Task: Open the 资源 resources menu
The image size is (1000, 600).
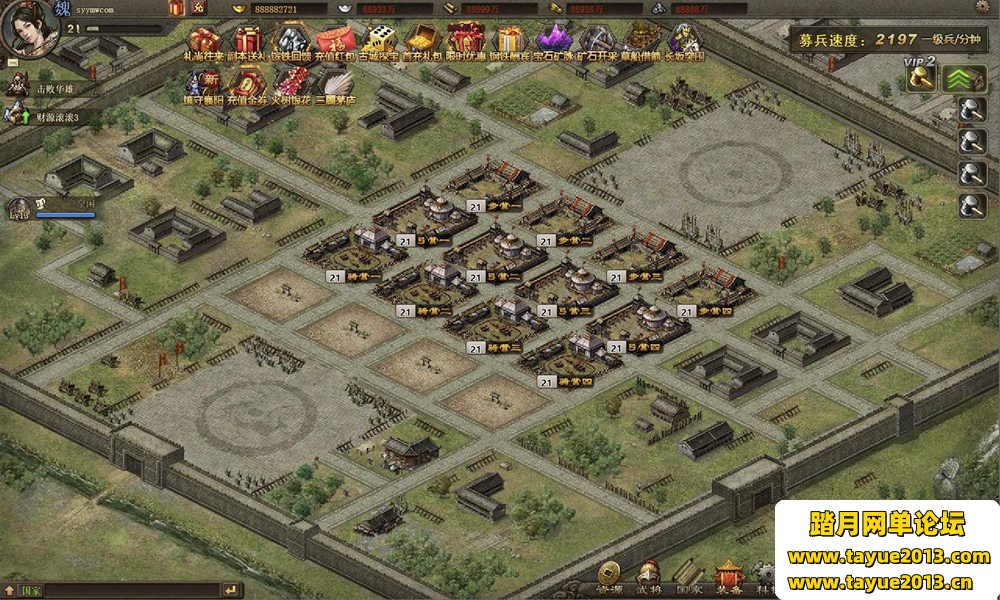Action: click(609, 574)
